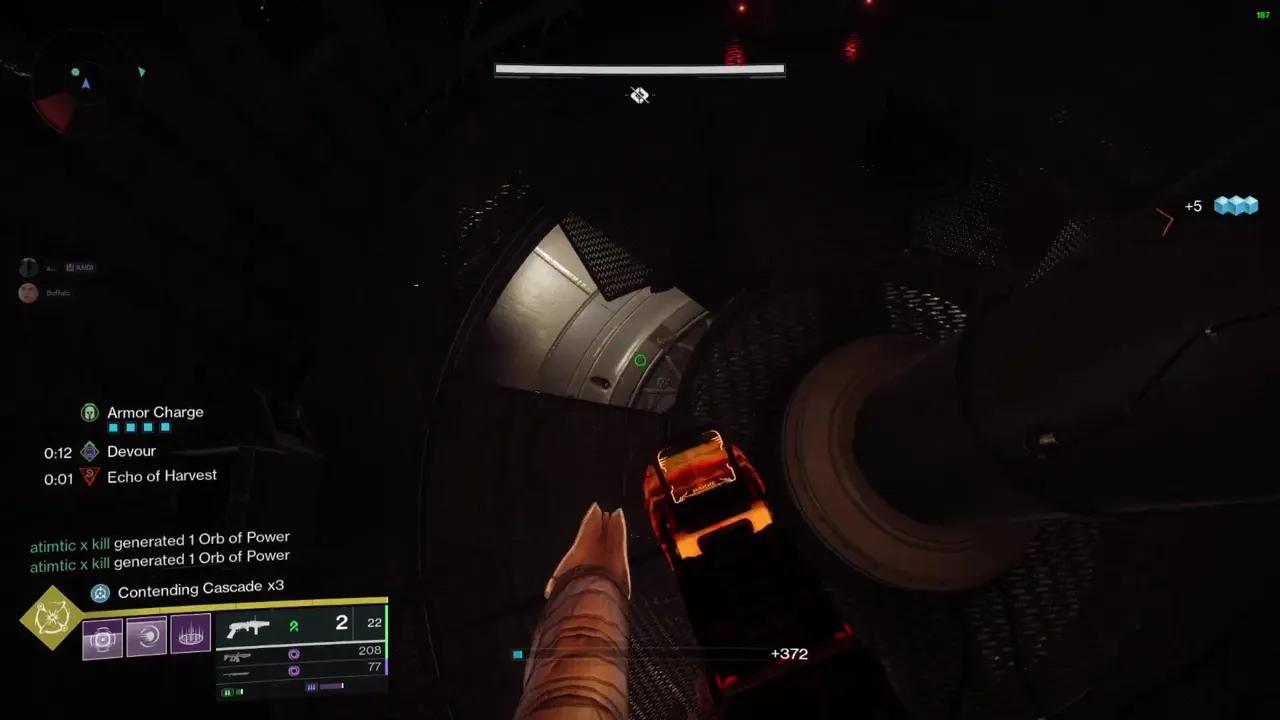Throw the spiked ring grenade ability
Screen dimensions: 1280x720
coord(190,633)
